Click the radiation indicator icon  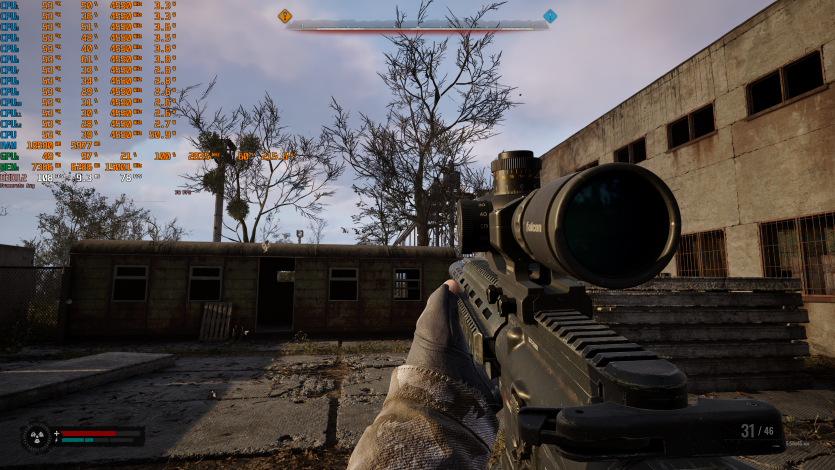pyautogui.click(x=37, y=437)
